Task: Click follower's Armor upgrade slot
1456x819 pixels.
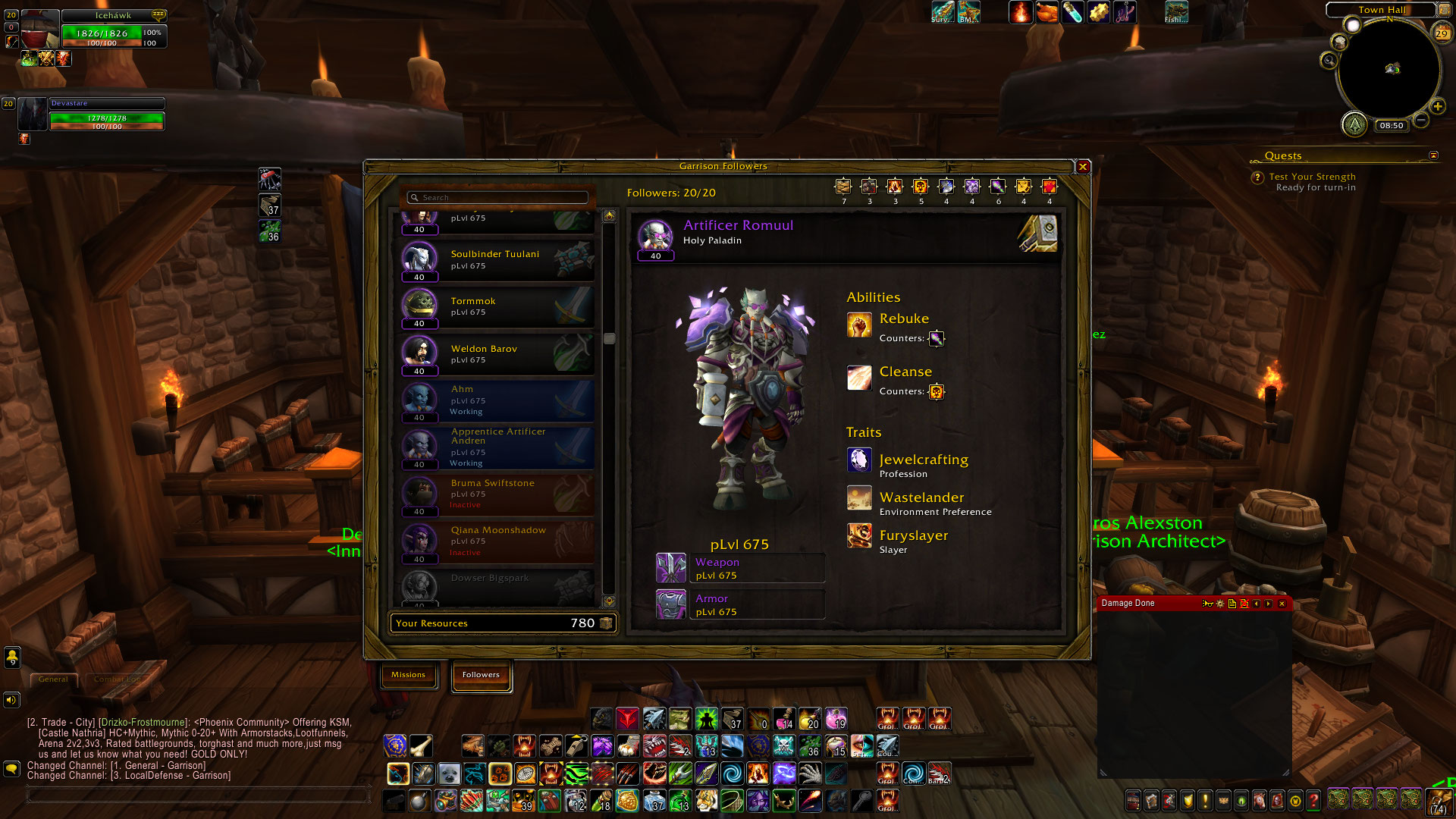Action: click(671, 604)
